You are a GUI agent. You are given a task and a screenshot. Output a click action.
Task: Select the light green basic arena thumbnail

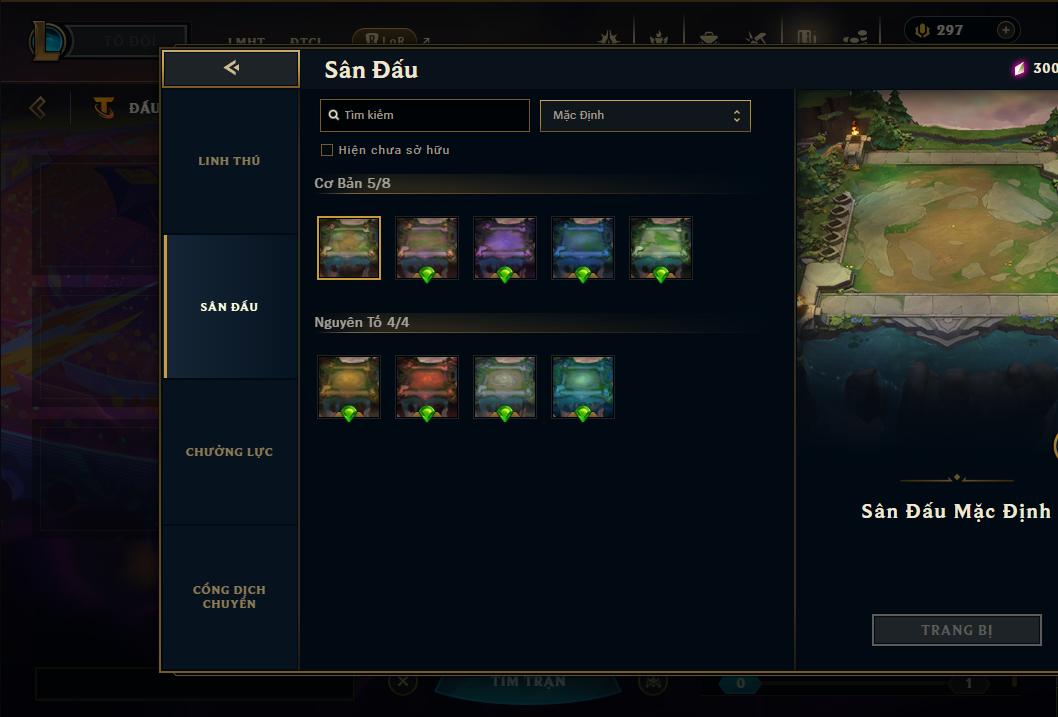click(x=661, y=247)
